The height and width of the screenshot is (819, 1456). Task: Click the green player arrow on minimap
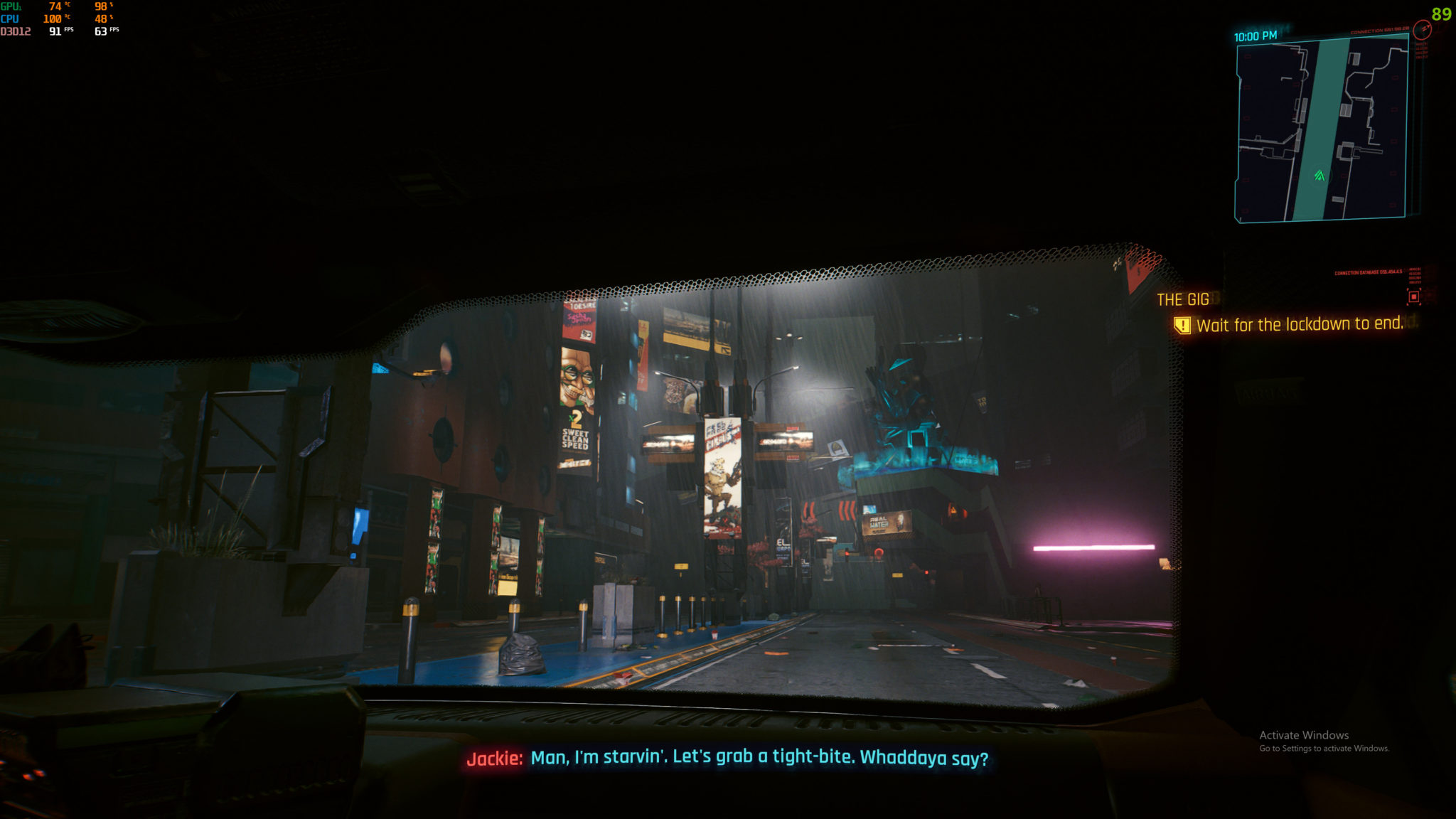(1319, 175)
